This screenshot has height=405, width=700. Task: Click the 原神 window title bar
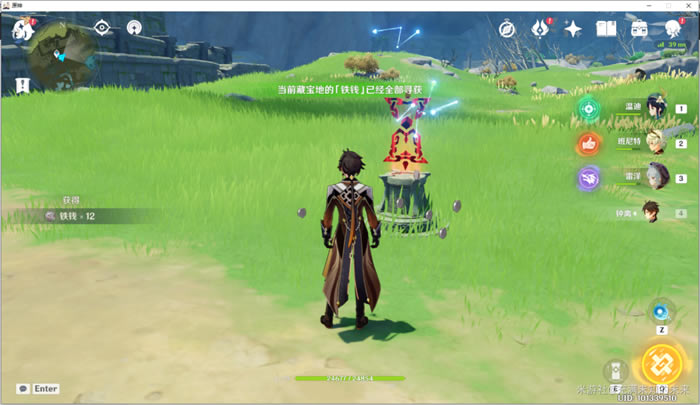tap(350, 5)
